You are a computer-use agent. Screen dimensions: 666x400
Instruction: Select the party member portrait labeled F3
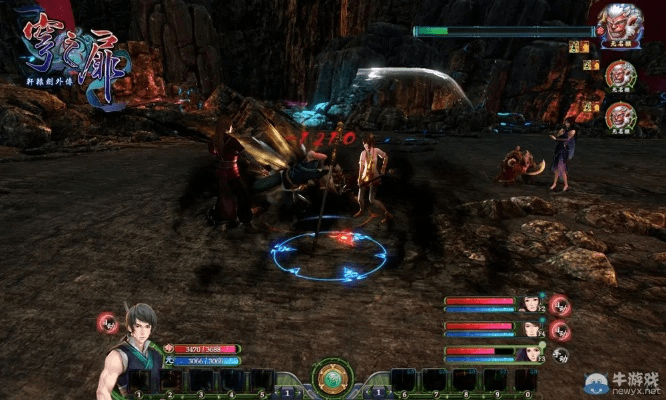click(529, 353)
